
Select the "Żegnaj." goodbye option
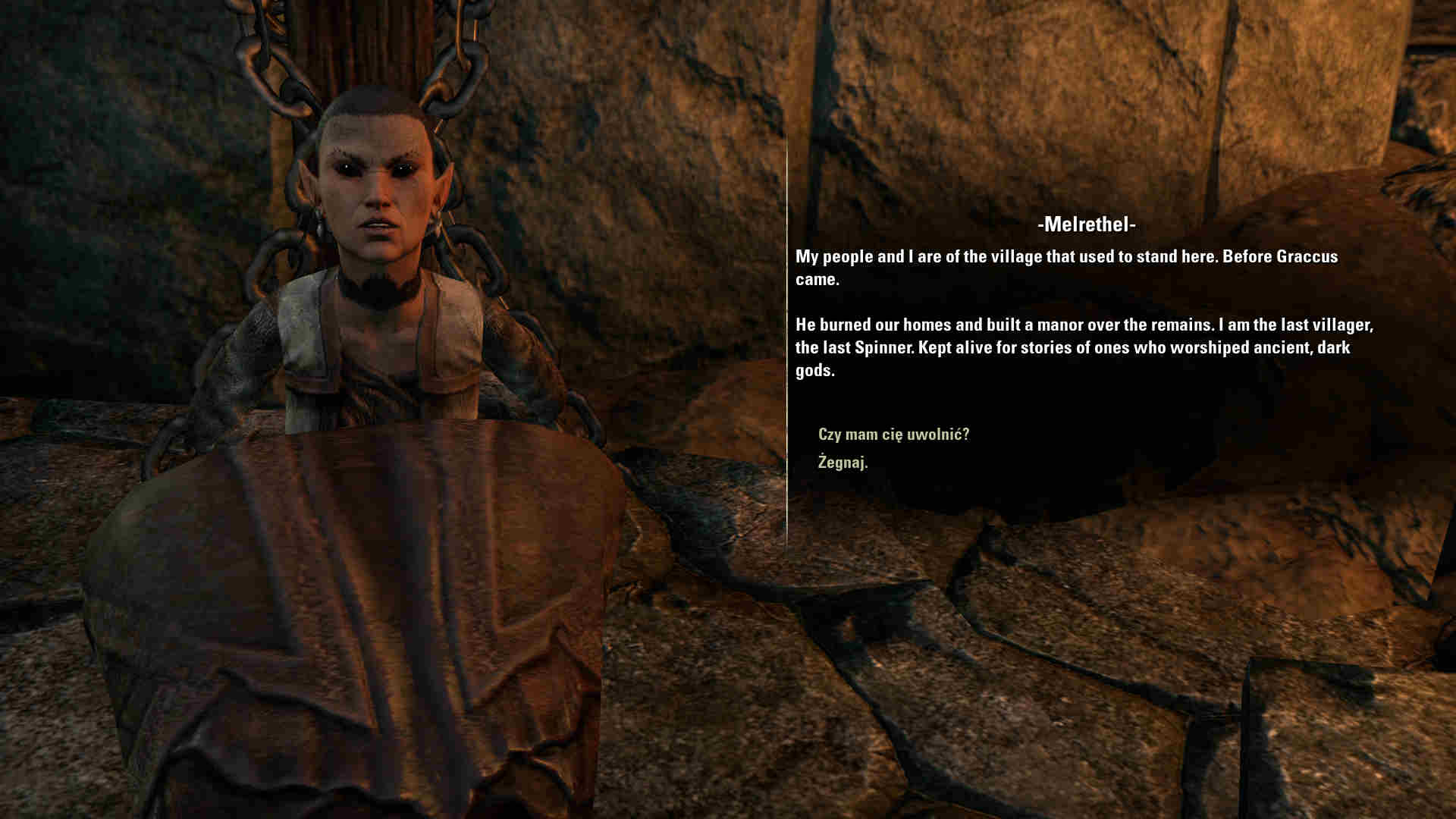[843, 462]
